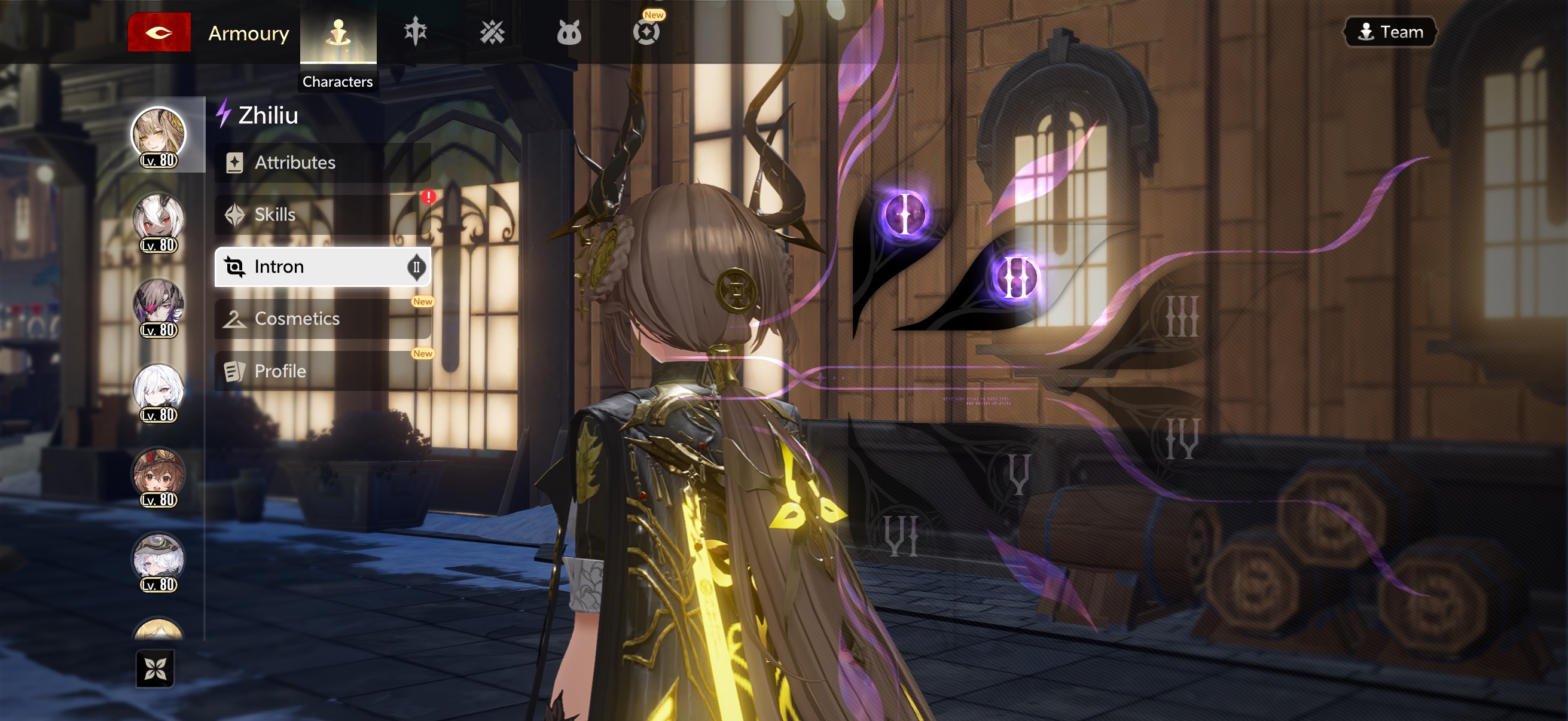
Task: Click the four-petal filter button below portraits
Action: [x=155, y=668]
